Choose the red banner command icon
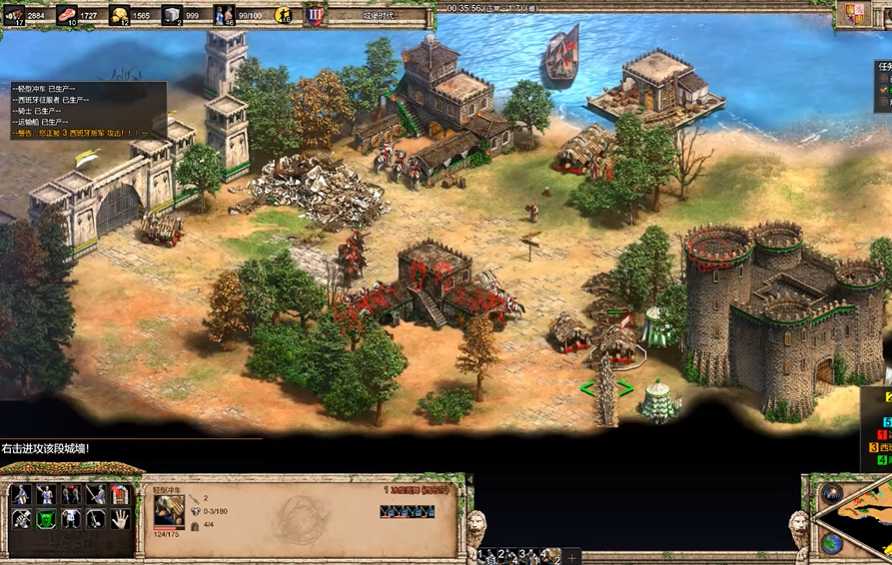This screenshot has width=892, height=565. pyautogui.click(x=120, y=494)
